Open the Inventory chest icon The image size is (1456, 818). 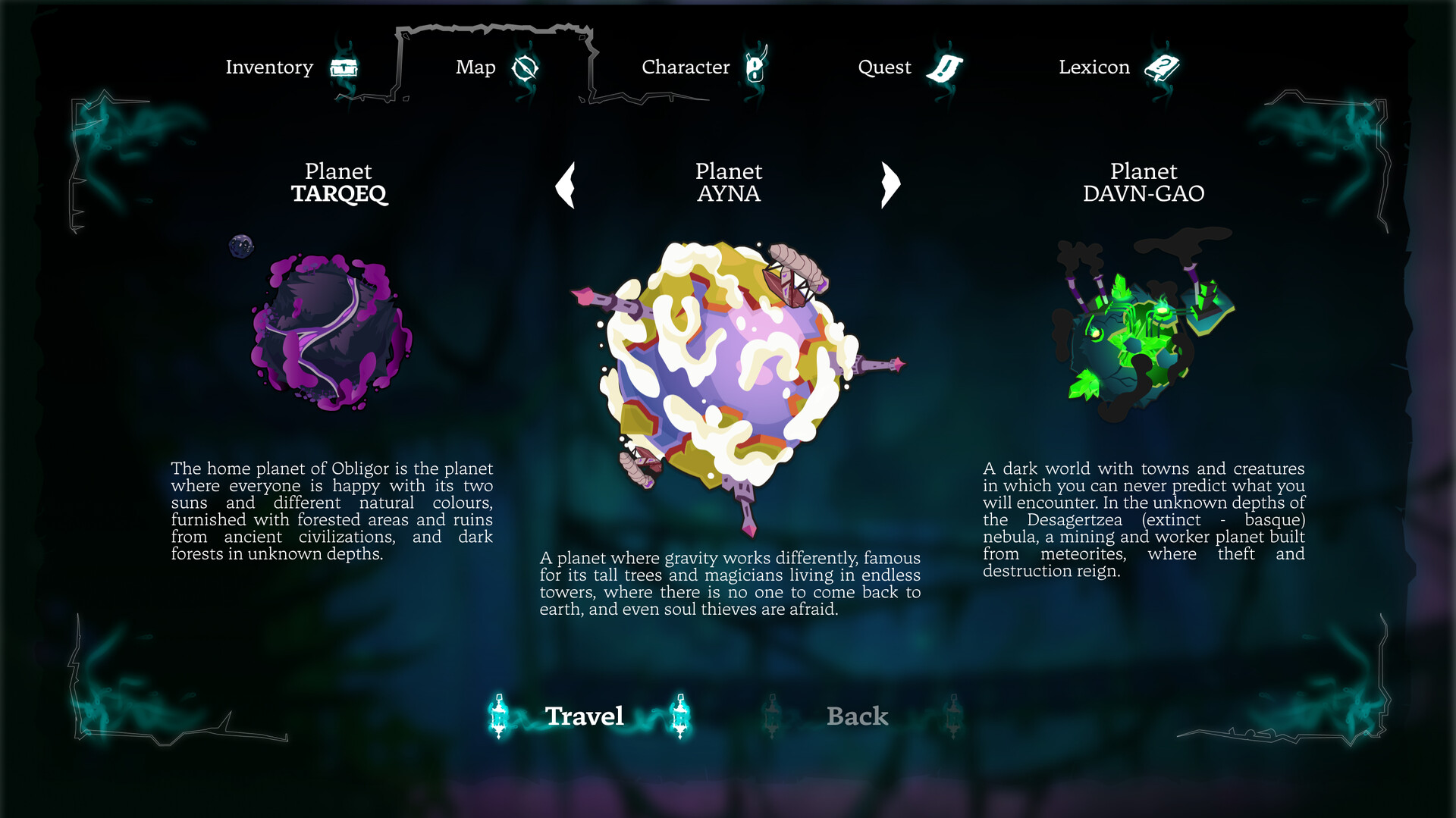click(x=345, y=67)
